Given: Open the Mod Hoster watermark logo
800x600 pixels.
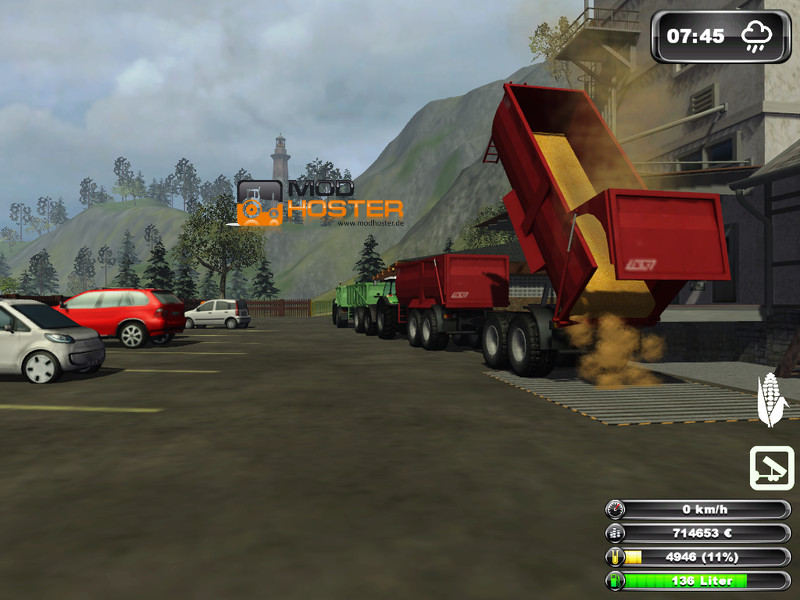Looking at the screenshot, I should click(x=320, y=204).
